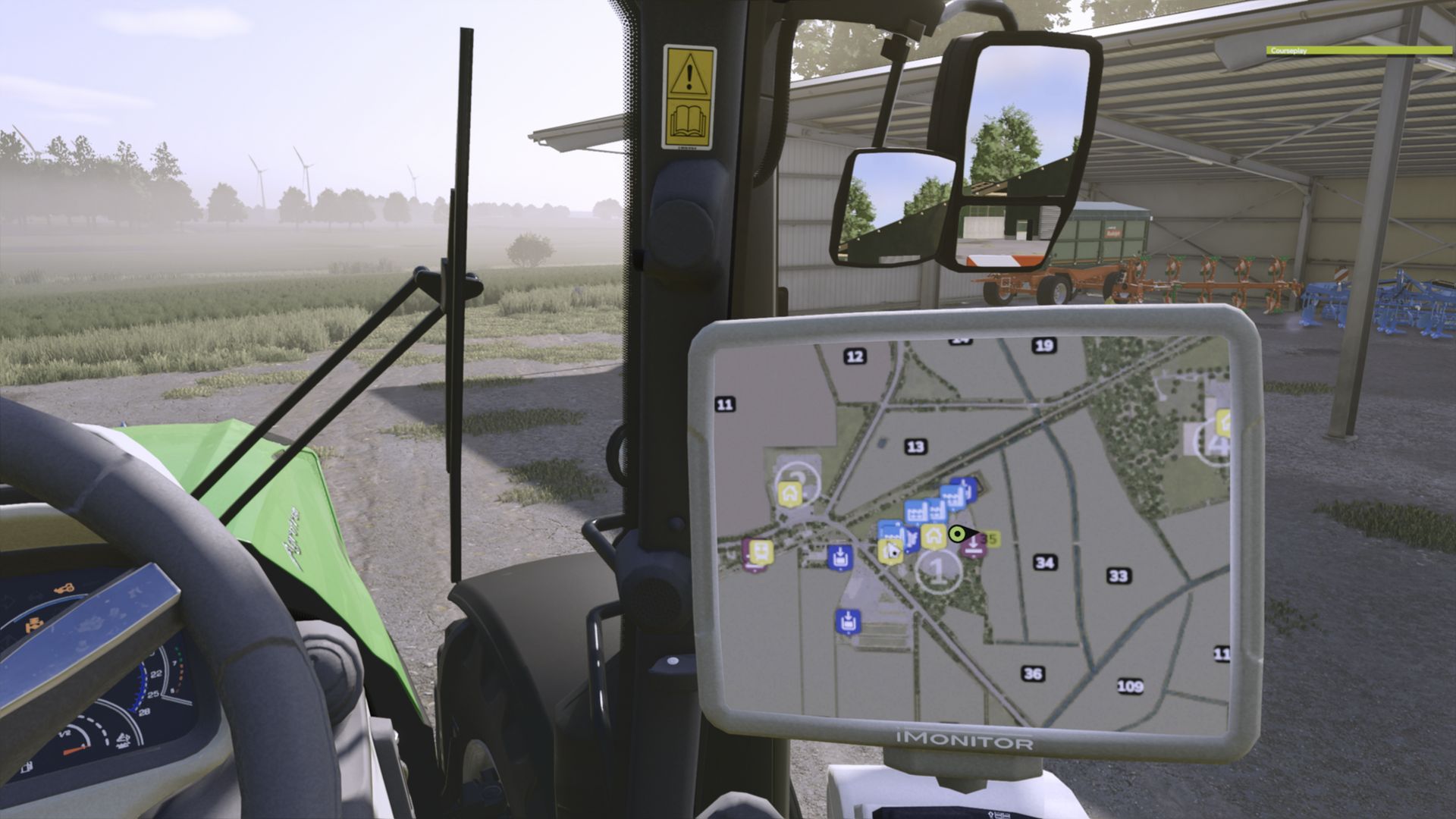The image size is (1456, 819).
Task: Click the field 19 label at the map top
Action: 1046,344
